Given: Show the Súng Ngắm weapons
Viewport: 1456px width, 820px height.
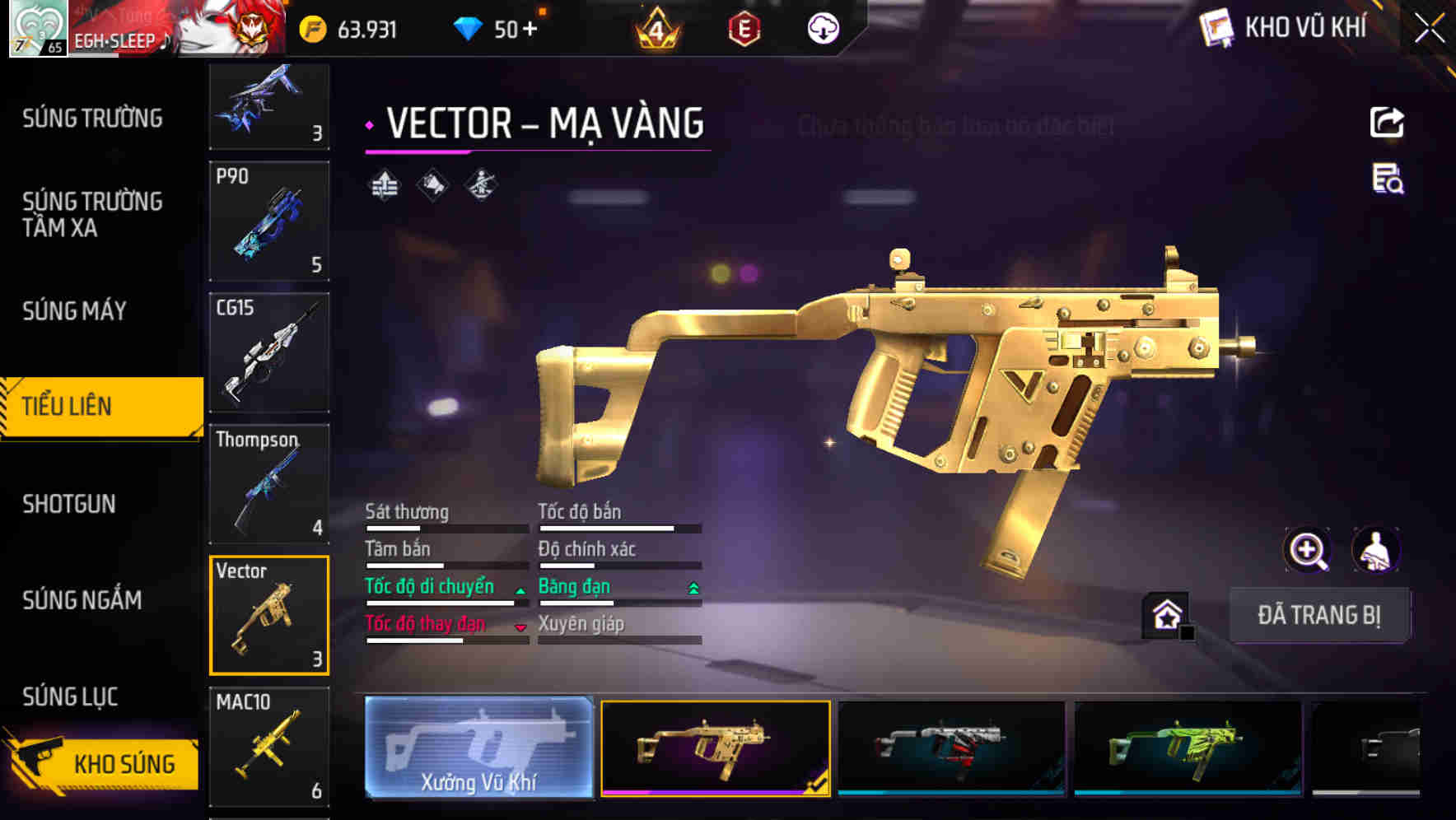Looking at the screenshot, I should point(82,600).
